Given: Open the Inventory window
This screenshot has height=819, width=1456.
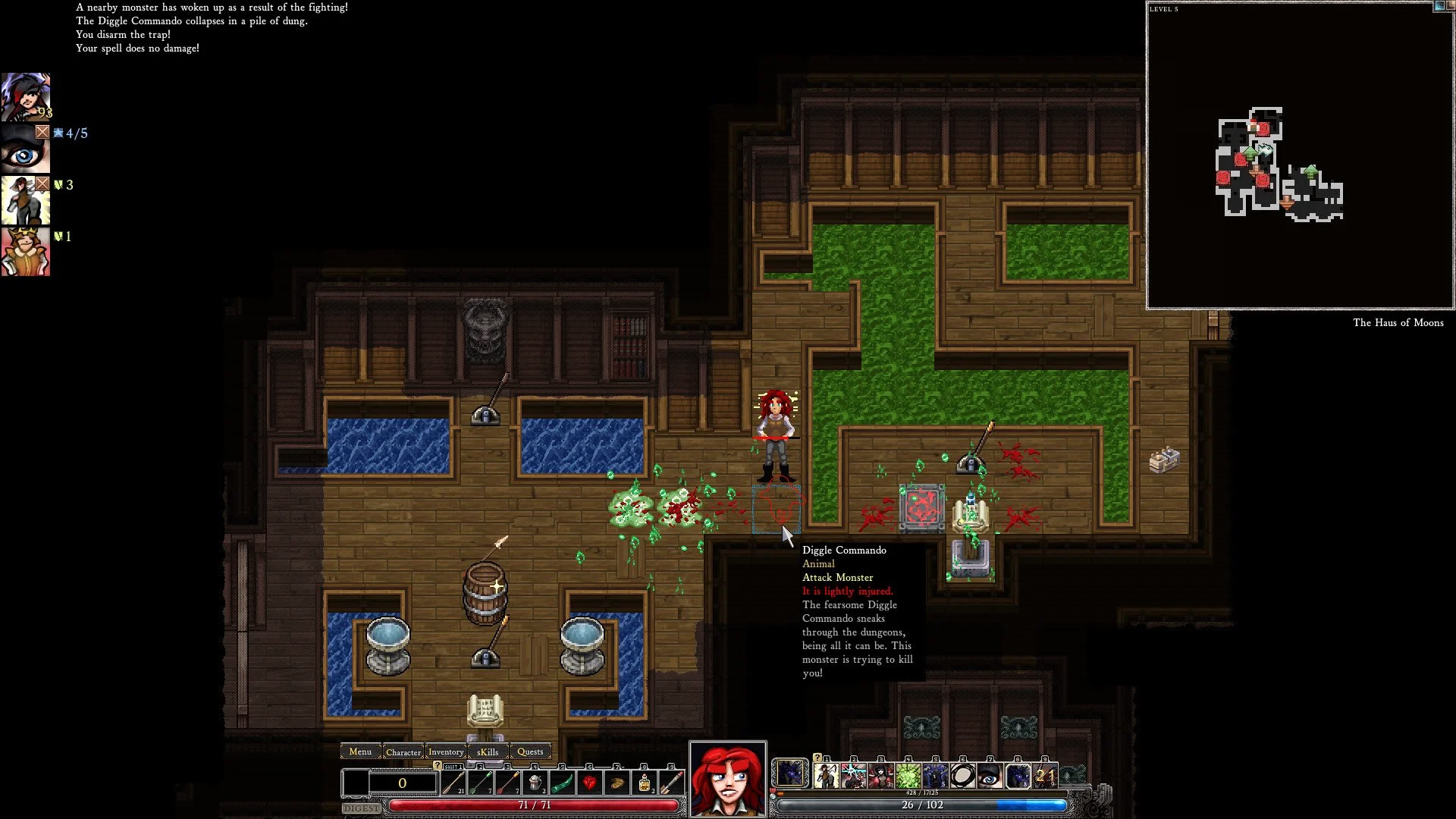Looking at the screenshot, I should [x=446, y=752].
